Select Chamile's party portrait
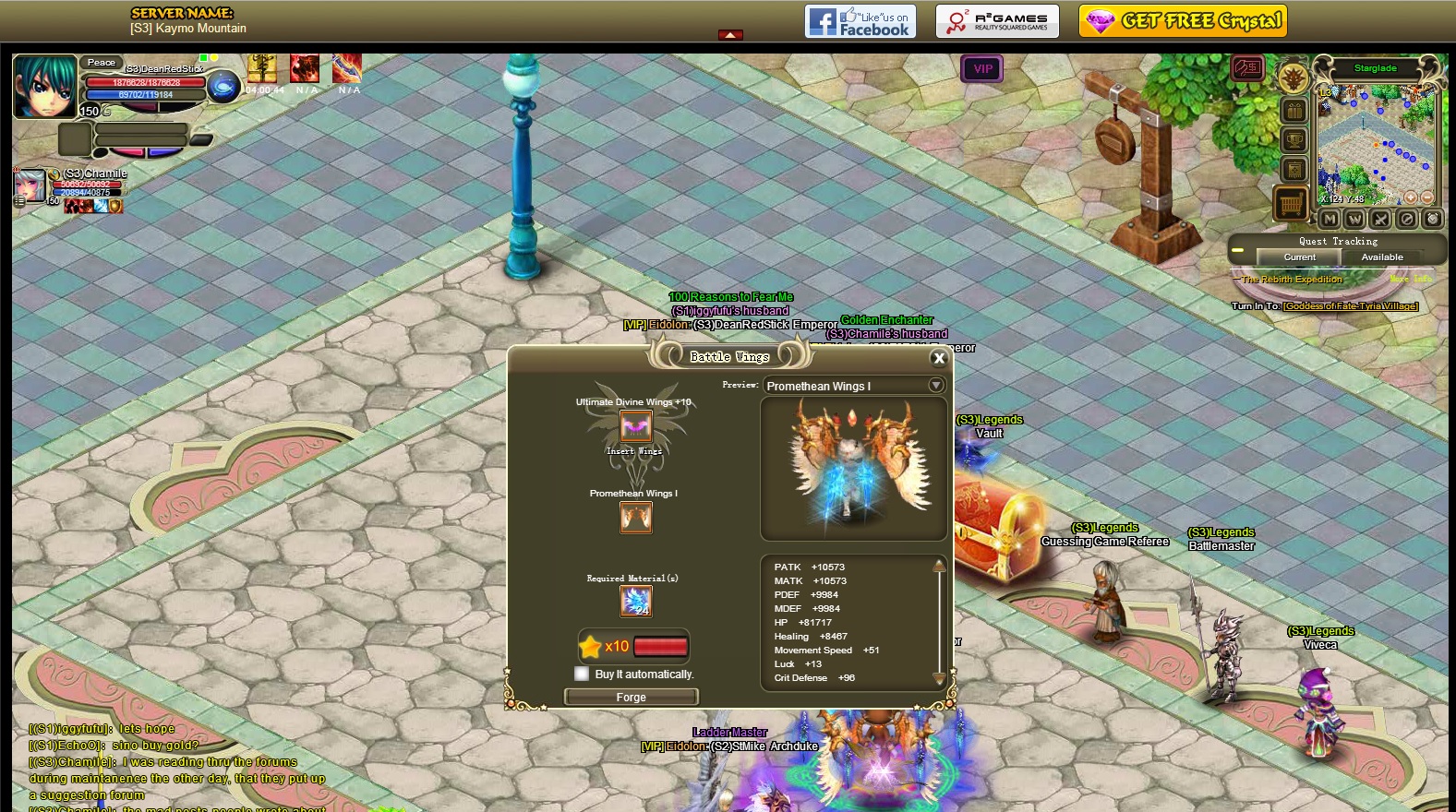Image resolution: width=1456 pixels, height=812 pixels. (x=30, y=185)
